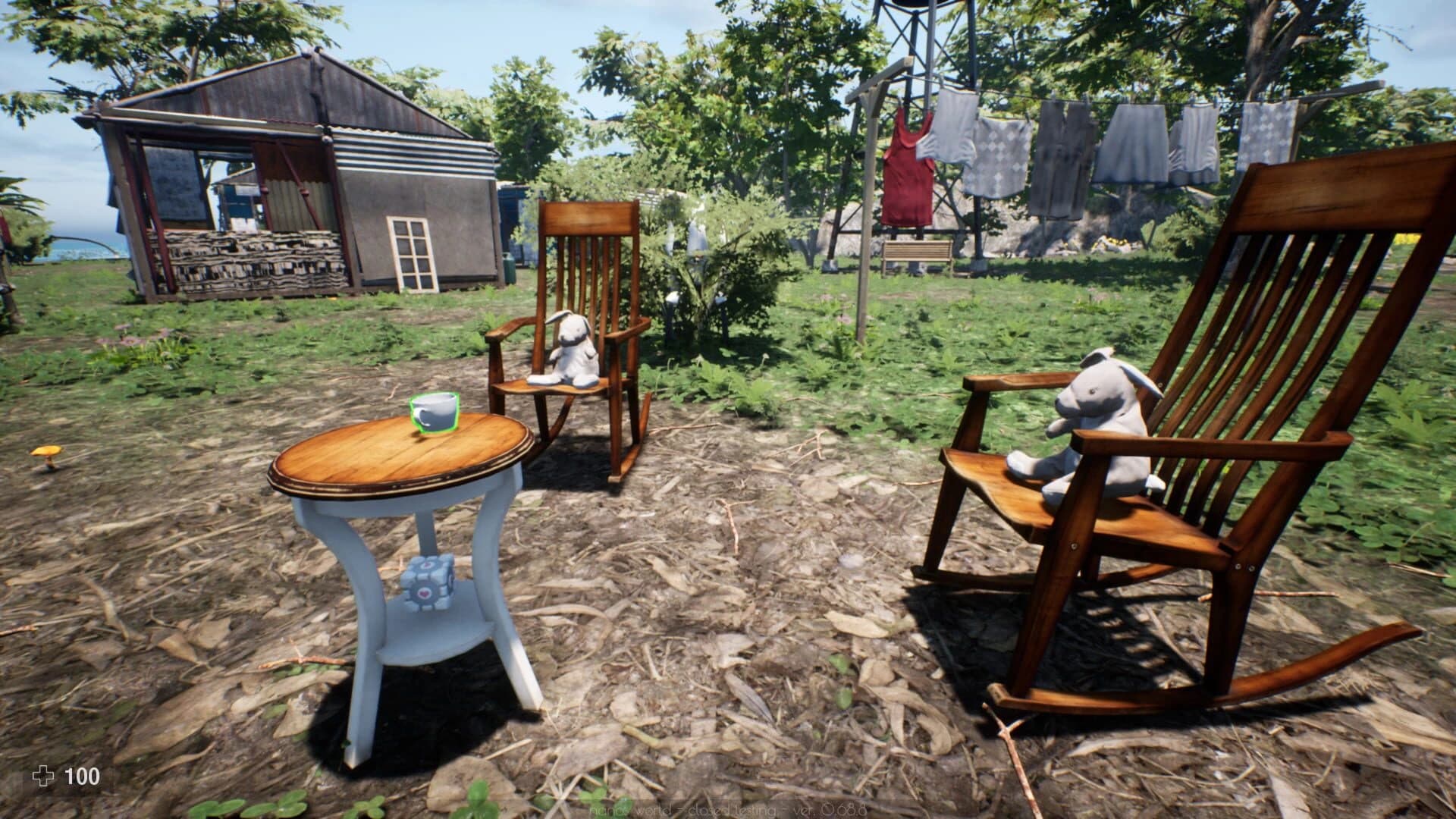This screenshot has width=1456, height=819.
Task: Click the wooden bench in the background
Action: [x=919, y=252]
